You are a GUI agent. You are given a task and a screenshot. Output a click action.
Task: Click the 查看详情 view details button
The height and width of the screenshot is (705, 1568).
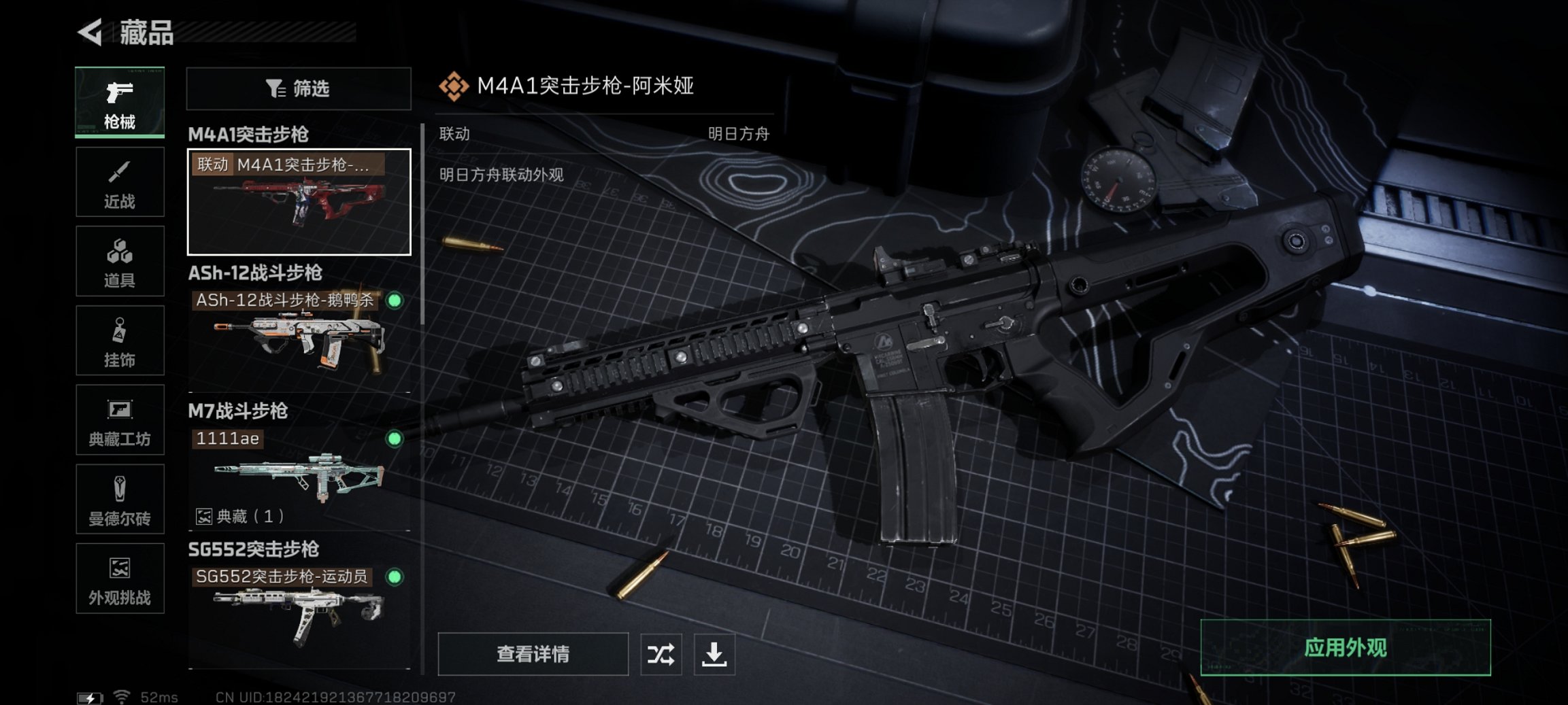[533, 655]
